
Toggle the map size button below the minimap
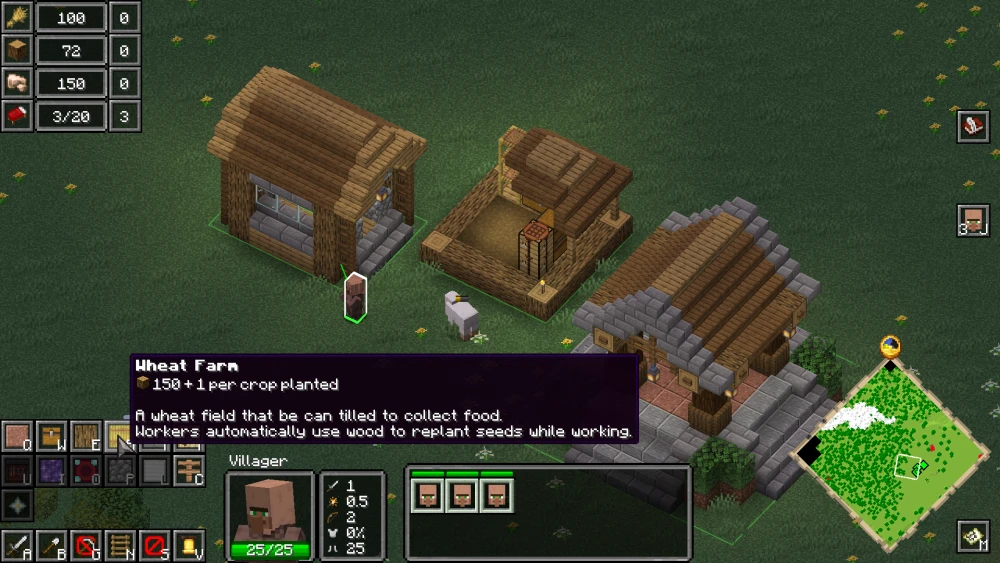pos(973,537)
